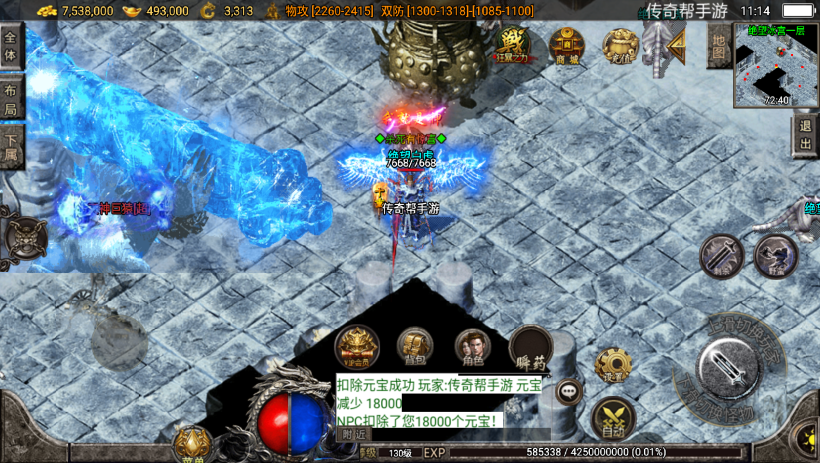820x463 pixels.
Task: Select the 全体 tab
Action: (x=11, y=46)
